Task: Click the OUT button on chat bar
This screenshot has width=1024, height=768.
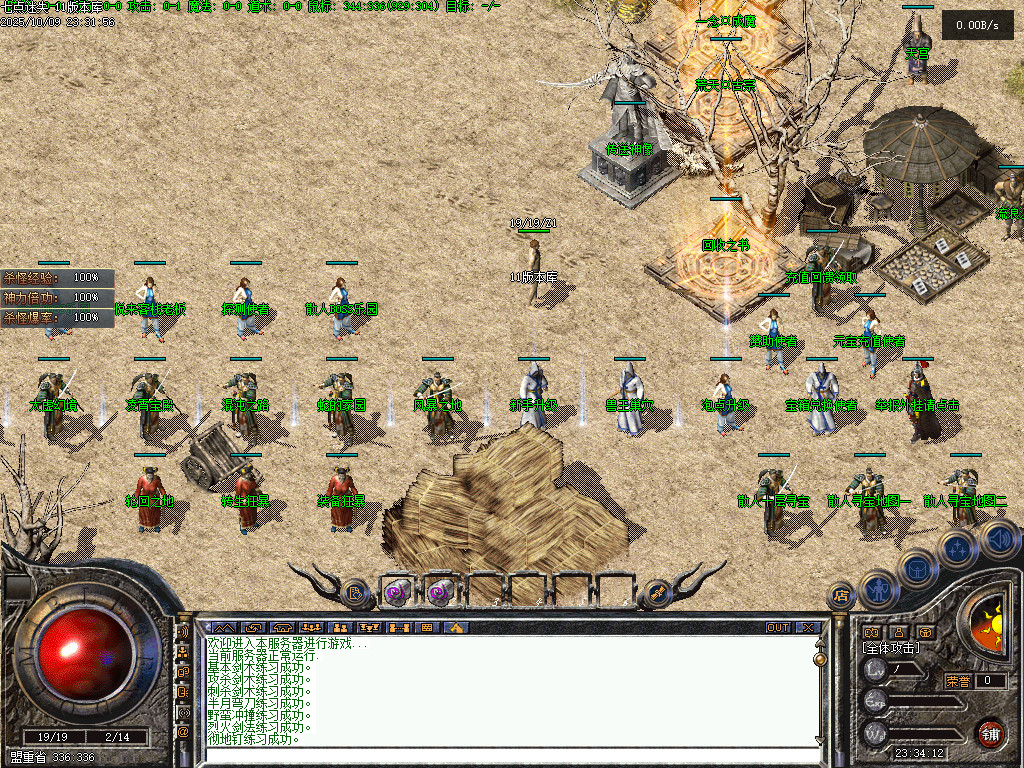Action: [778, 628]
